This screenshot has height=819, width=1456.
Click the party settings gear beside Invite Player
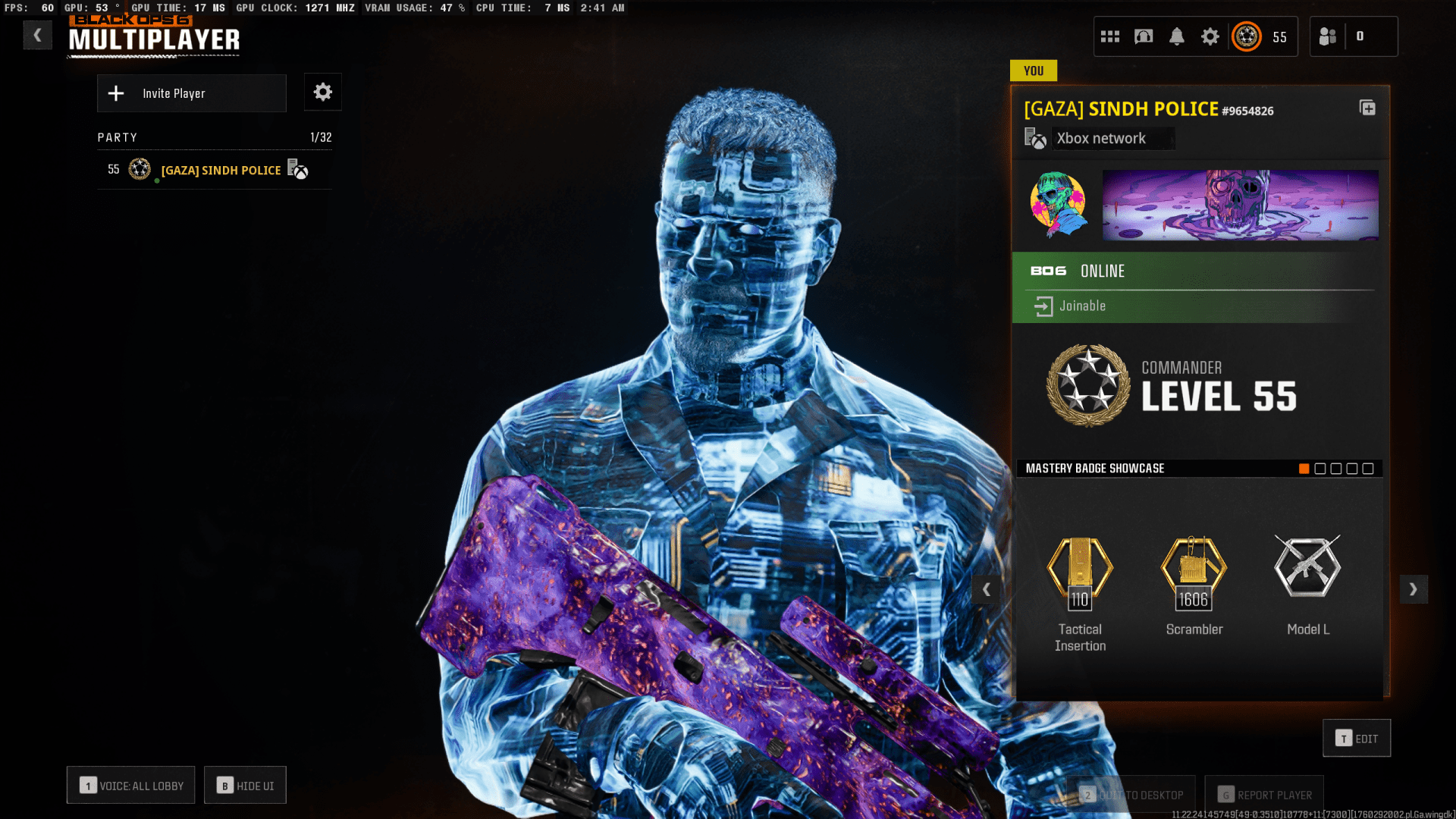click(x=322, y=92)
